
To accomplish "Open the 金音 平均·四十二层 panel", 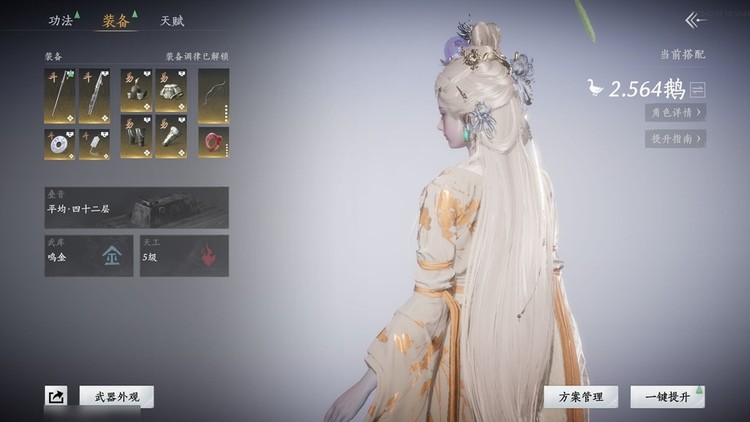I will click(136, 207).
